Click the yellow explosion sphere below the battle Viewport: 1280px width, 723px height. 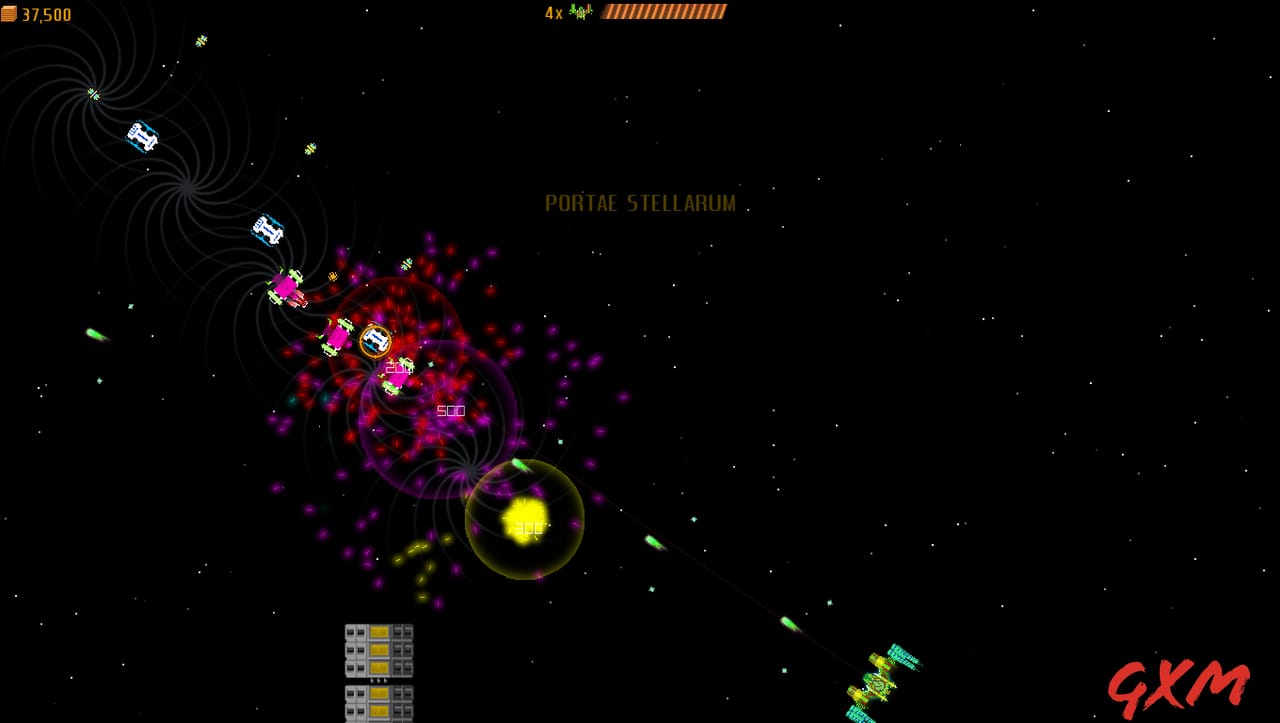click(524, 518)
